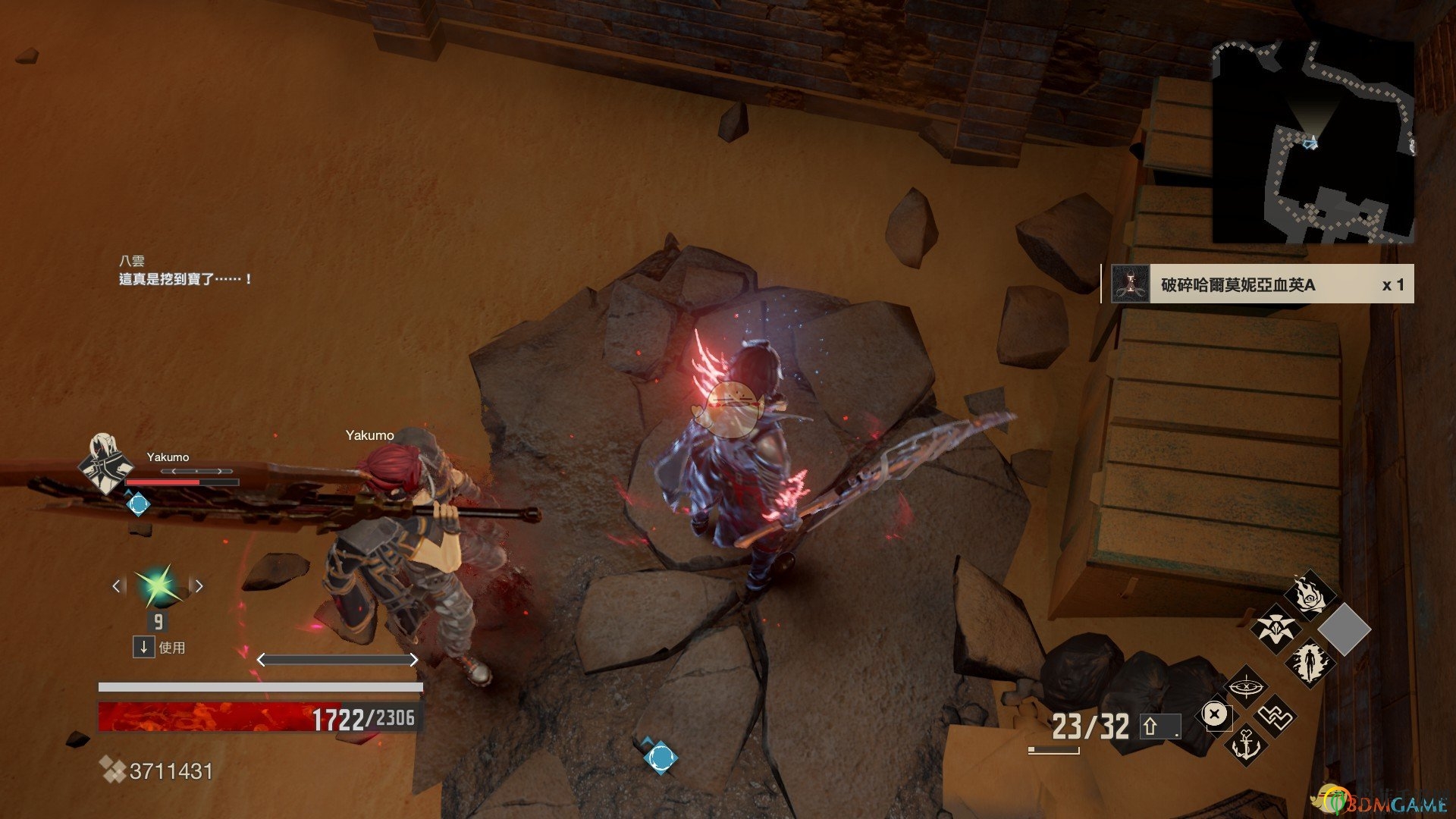Image resolution: width=1456 pixels, height=819 pixels.
Task: Cycle to the previous quick item
Action: click(117, 585)
